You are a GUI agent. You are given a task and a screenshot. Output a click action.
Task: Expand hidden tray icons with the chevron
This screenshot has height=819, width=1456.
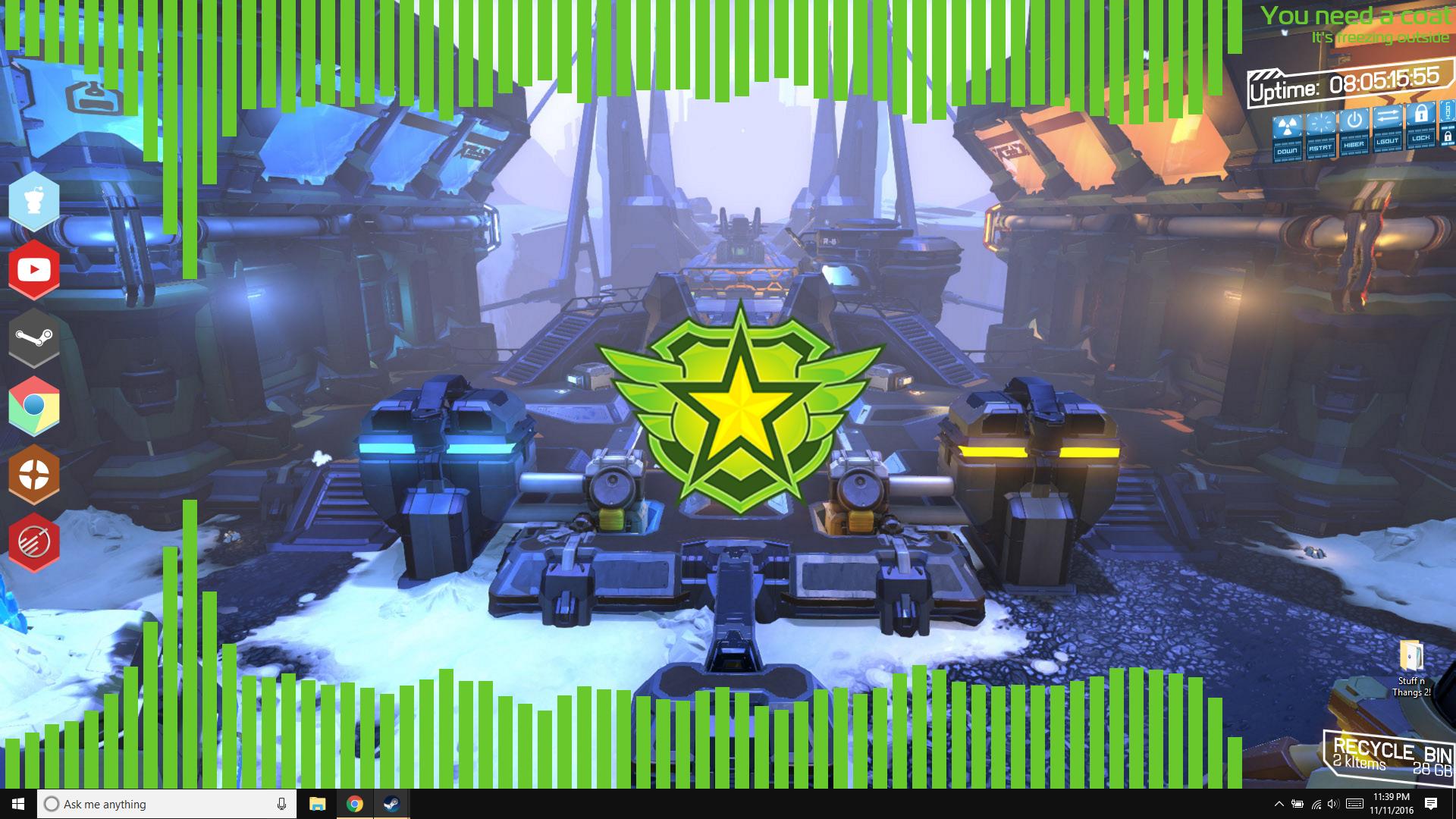coord(1279,804)
